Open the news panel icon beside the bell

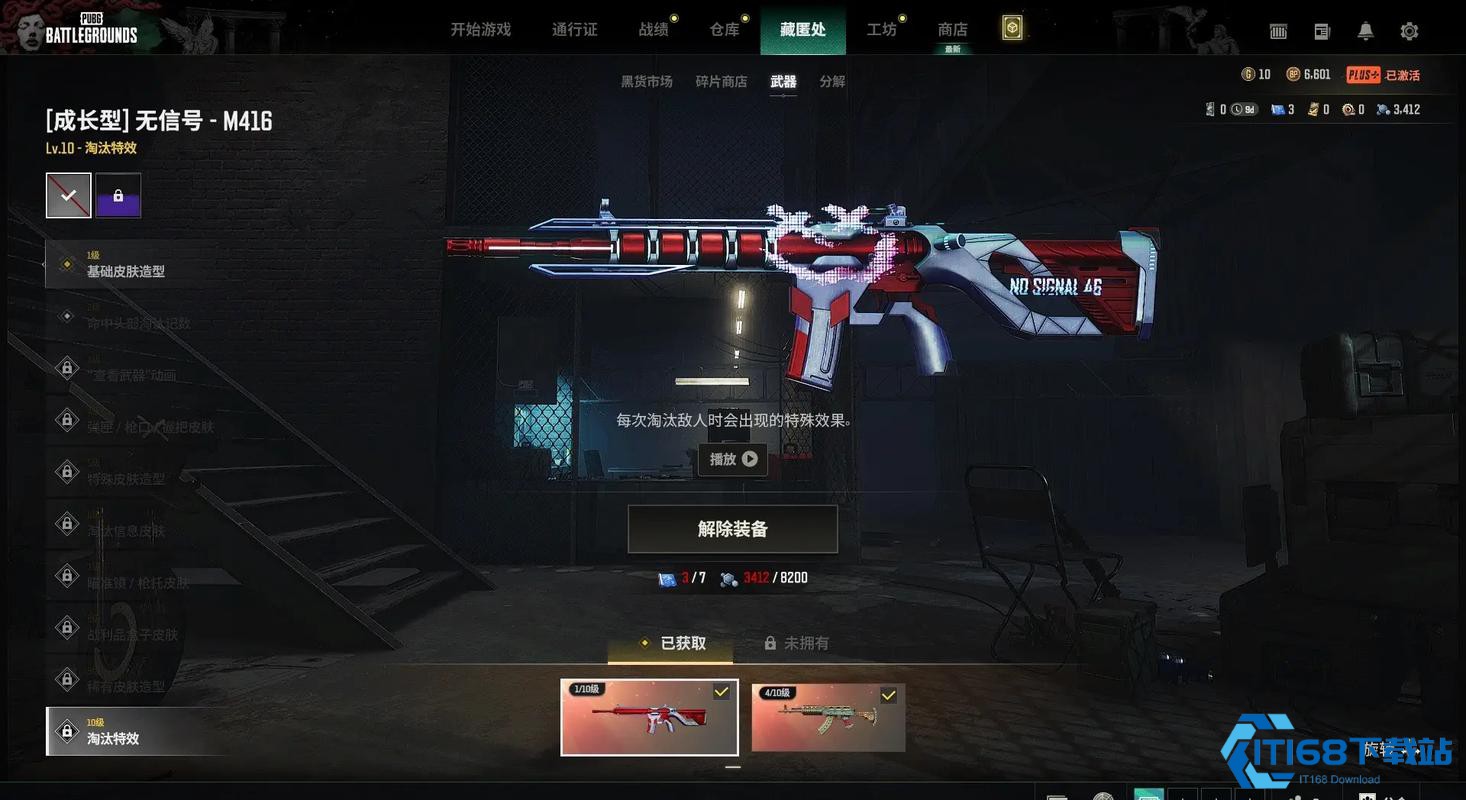[1321, 31]
